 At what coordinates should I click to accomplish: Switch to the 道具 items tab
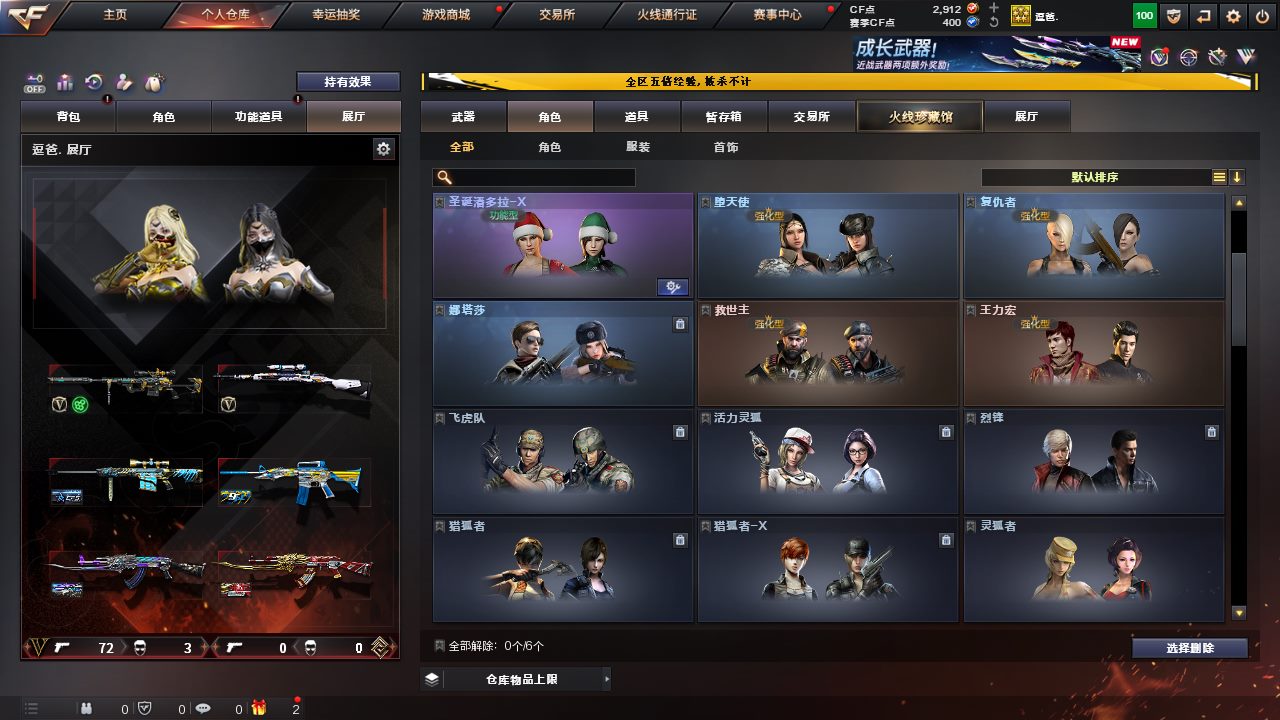(637, 117)
